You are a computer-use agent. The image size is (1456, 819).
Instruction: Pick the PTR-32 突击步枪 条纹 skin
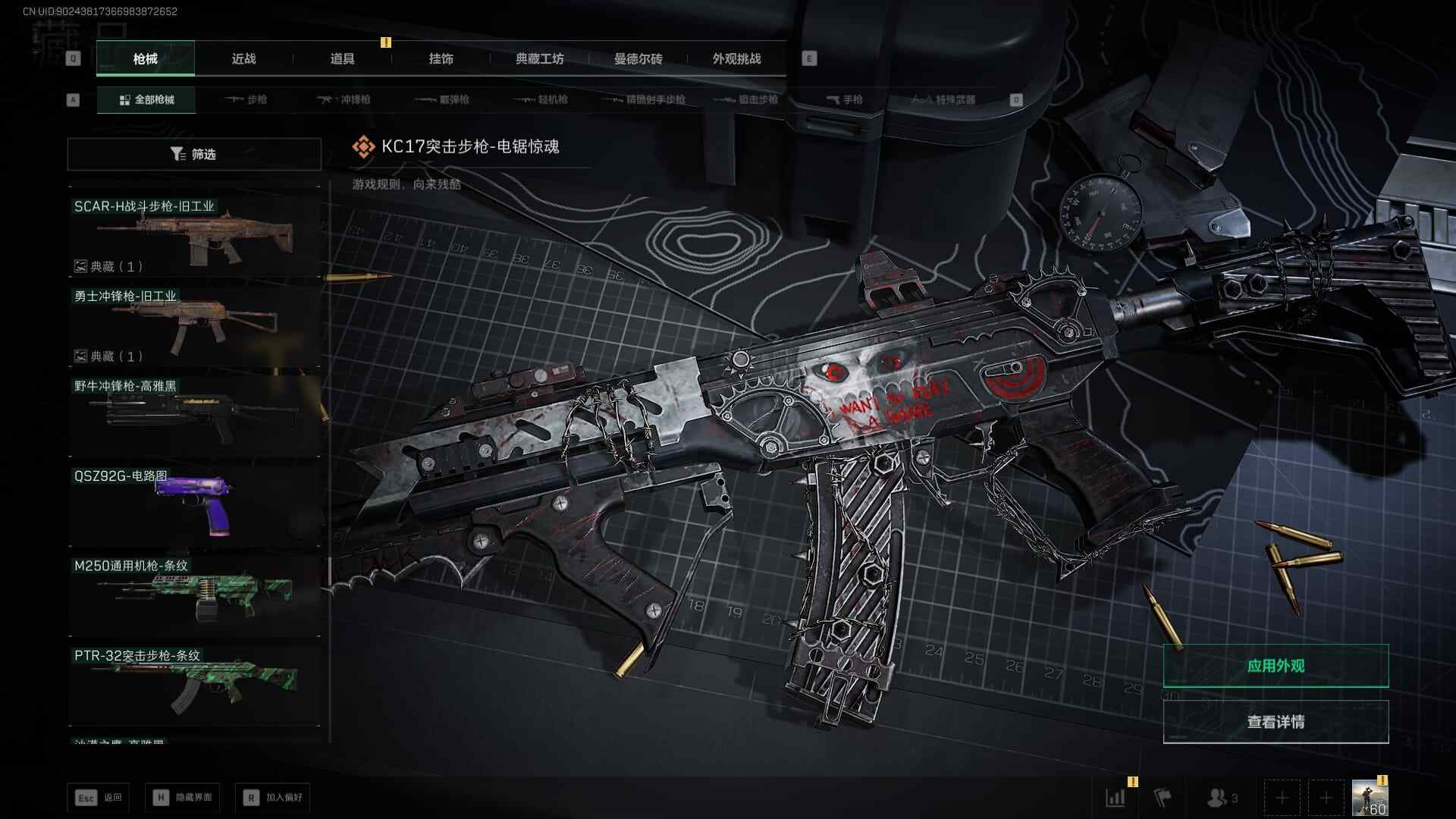[194, 684]
